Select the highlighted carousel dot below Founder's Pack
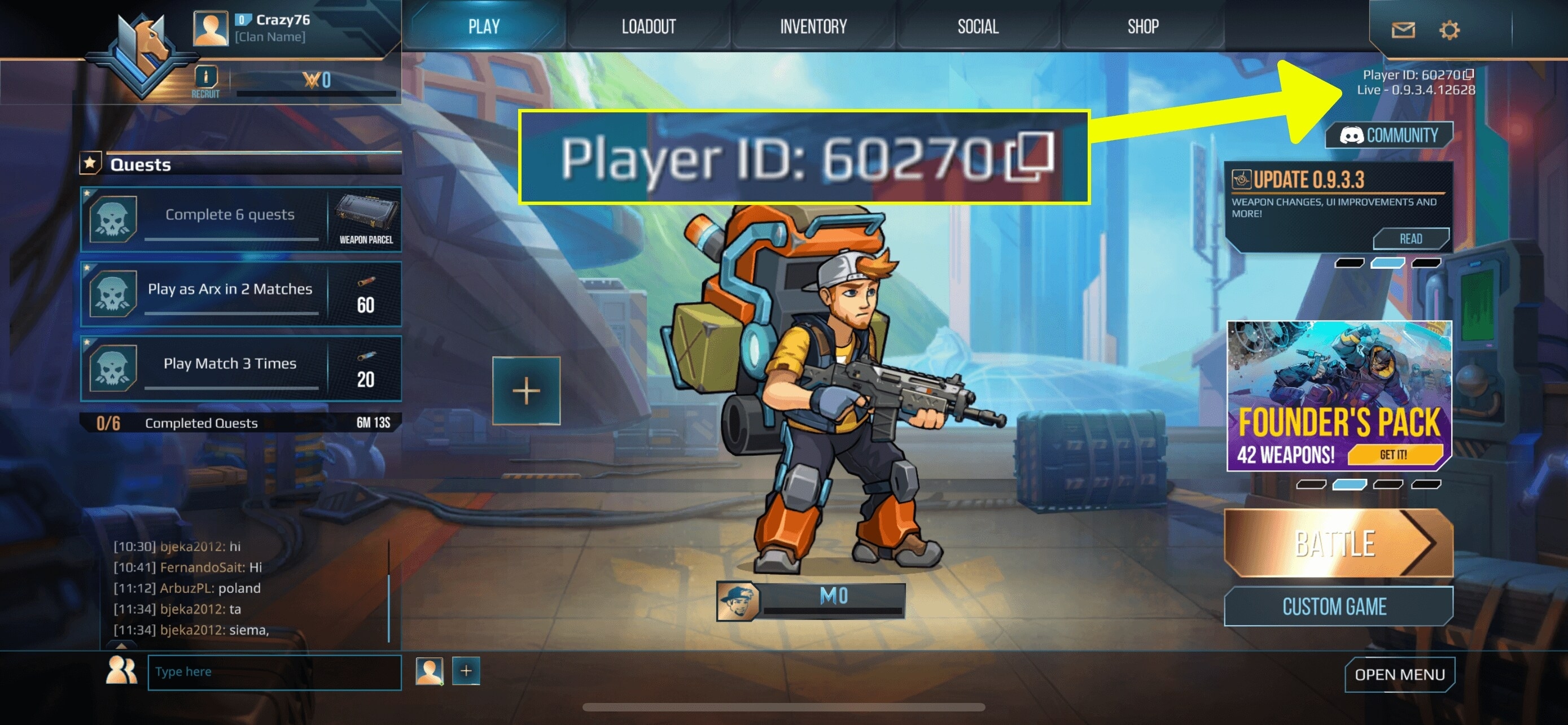This screenshot has width=1568, height=725. 1350,486
